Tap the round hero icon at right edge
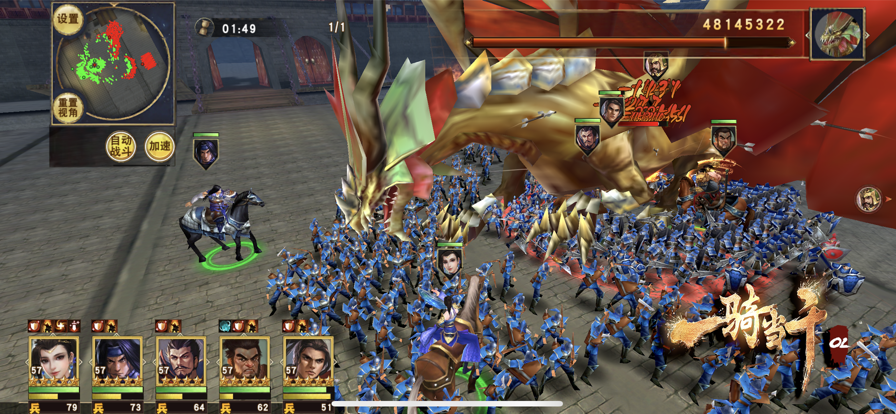The width and height of the screenshot is (896, 414). 869,199
